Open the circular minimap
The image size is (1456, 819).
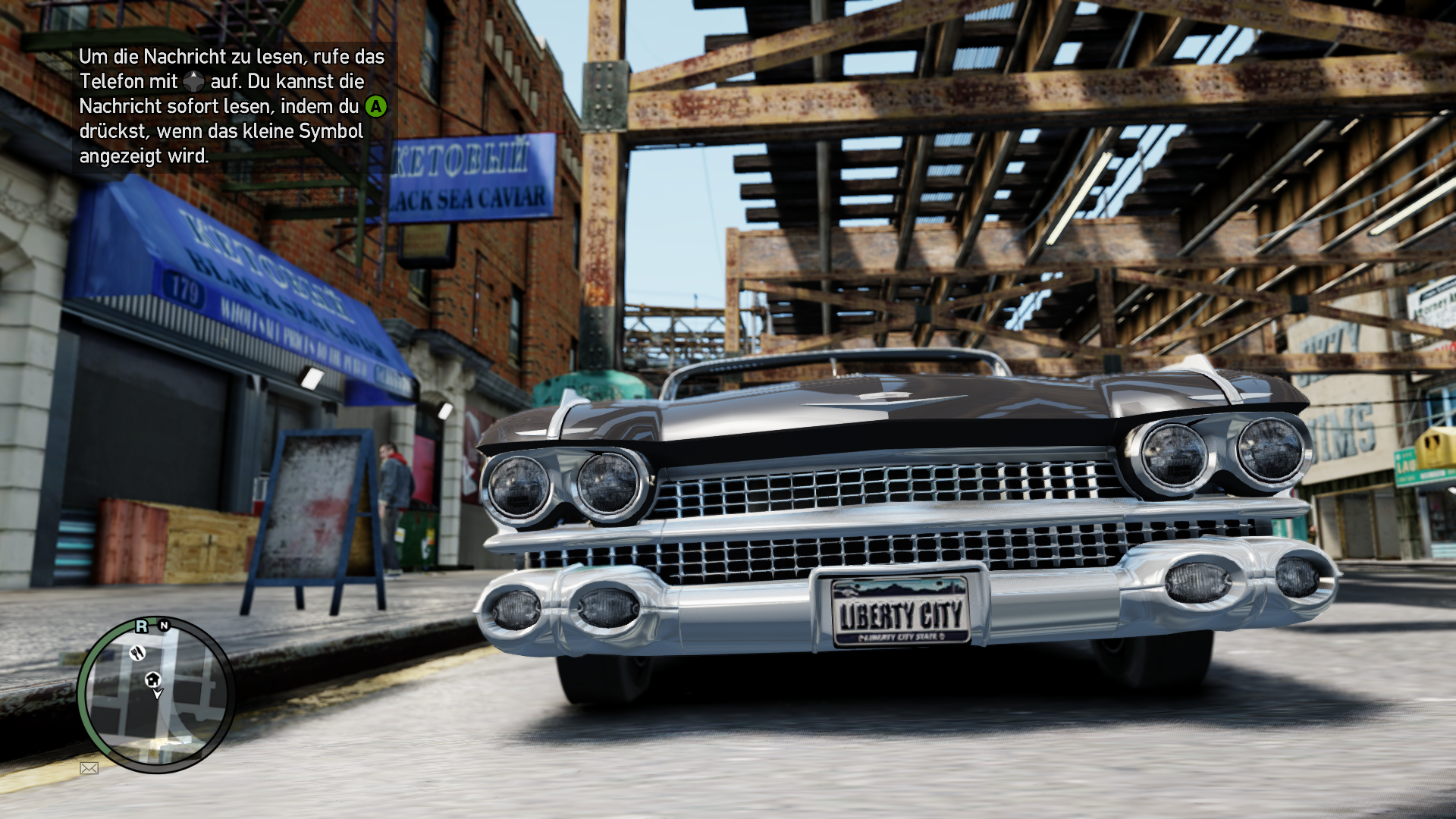tap(156, 695)
